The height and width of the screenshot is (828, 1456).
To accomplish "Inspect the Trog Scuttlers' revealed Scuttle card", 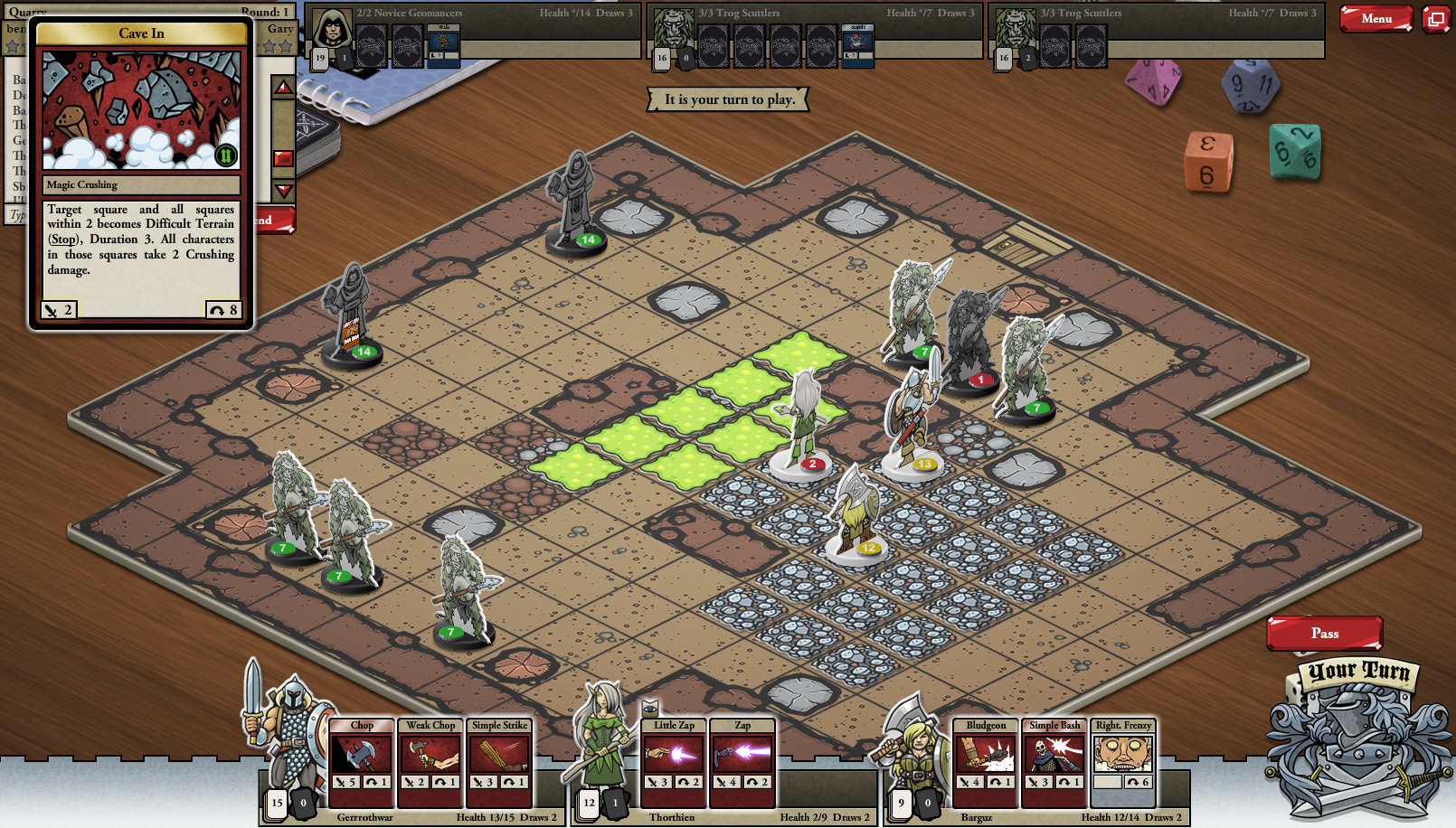I will (857, 45).
